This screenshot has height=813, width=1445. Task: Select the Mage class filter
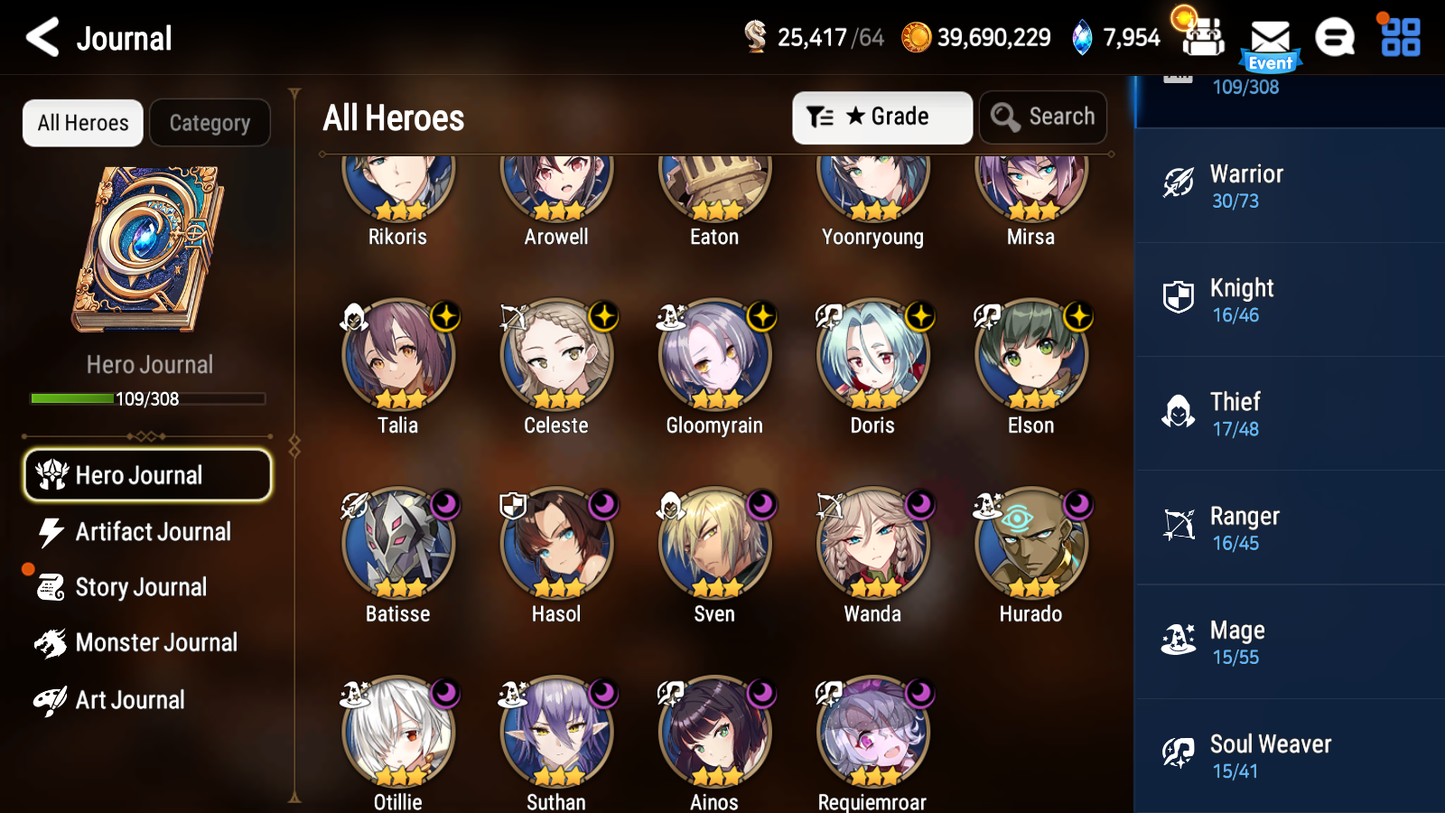pos(1289,641)
